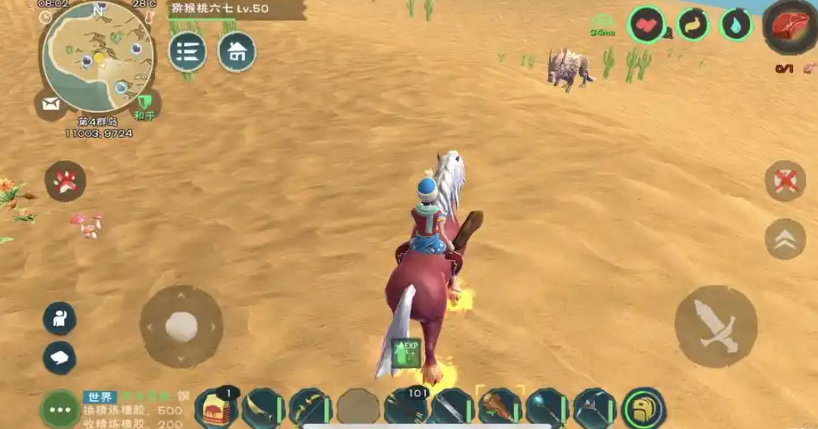818x429 pixels.
Task: Tap the sword attack button
Action: tap(716, 326)
